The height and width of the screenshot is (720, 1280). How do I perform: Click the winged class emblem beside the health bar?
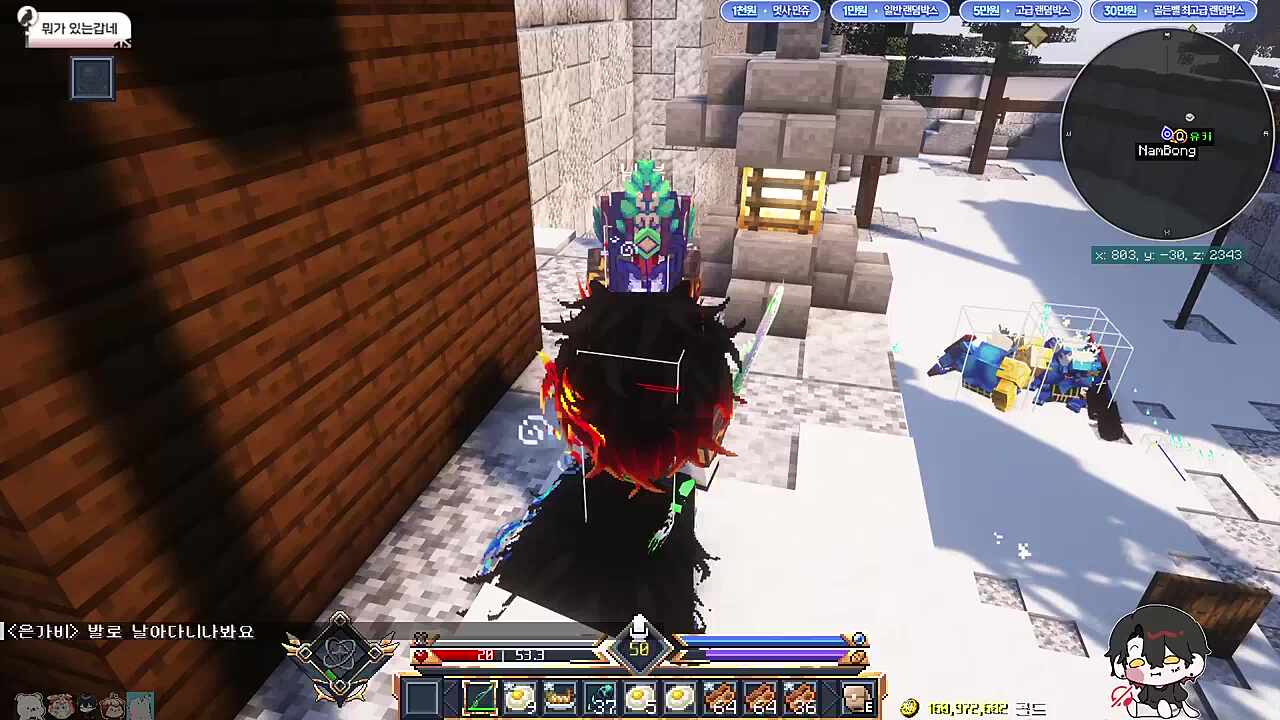point(339,656)
